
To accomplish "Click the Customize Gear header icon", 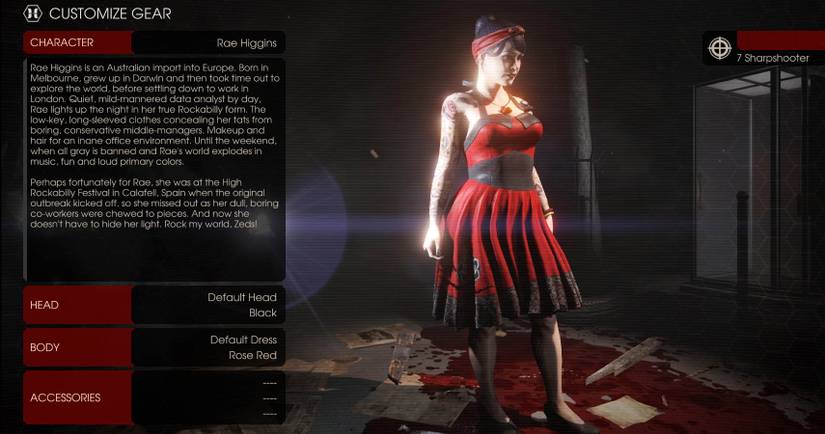I will 32,14.
